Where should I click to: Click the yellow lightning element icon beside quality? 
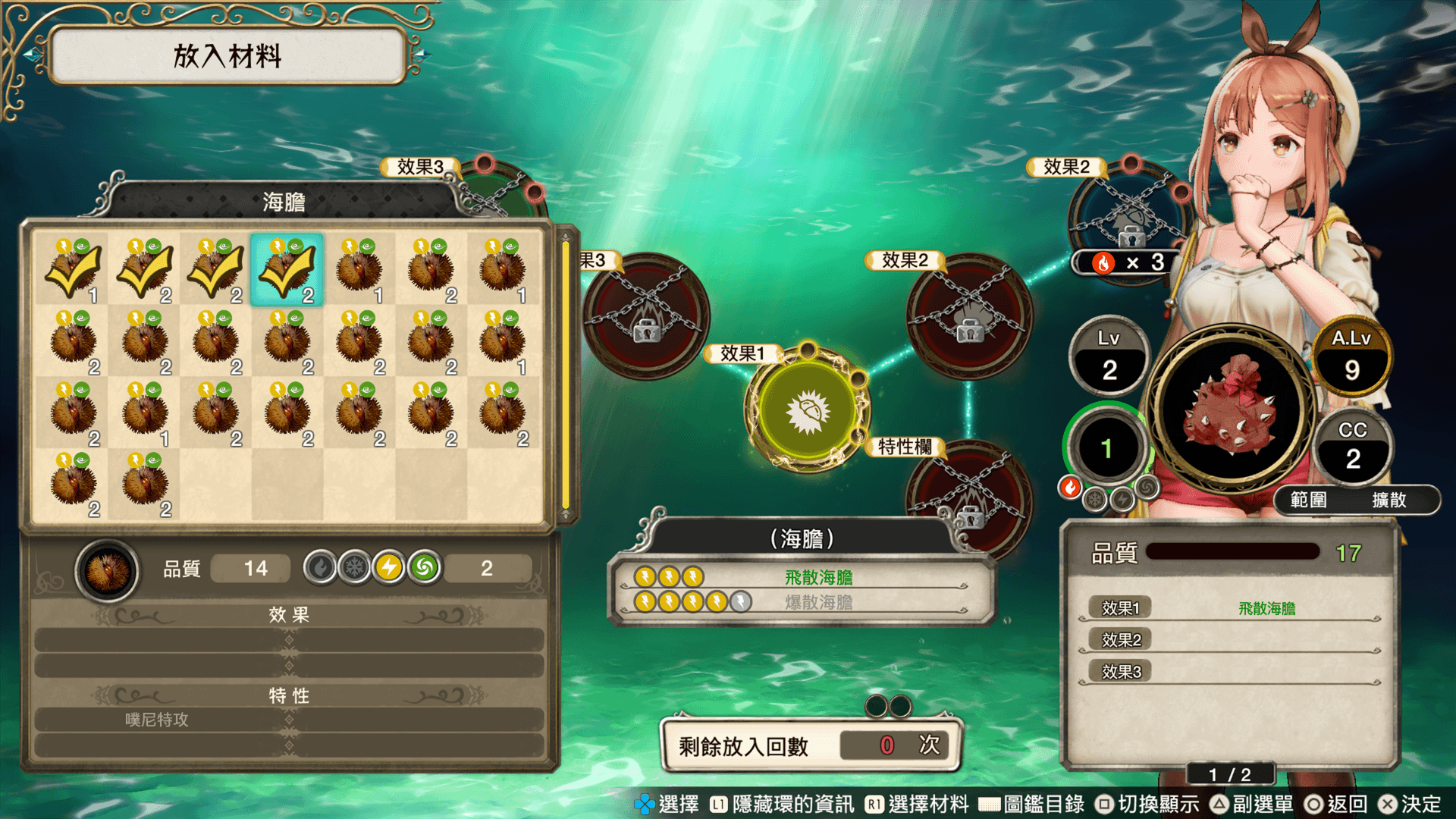point(389,567)
